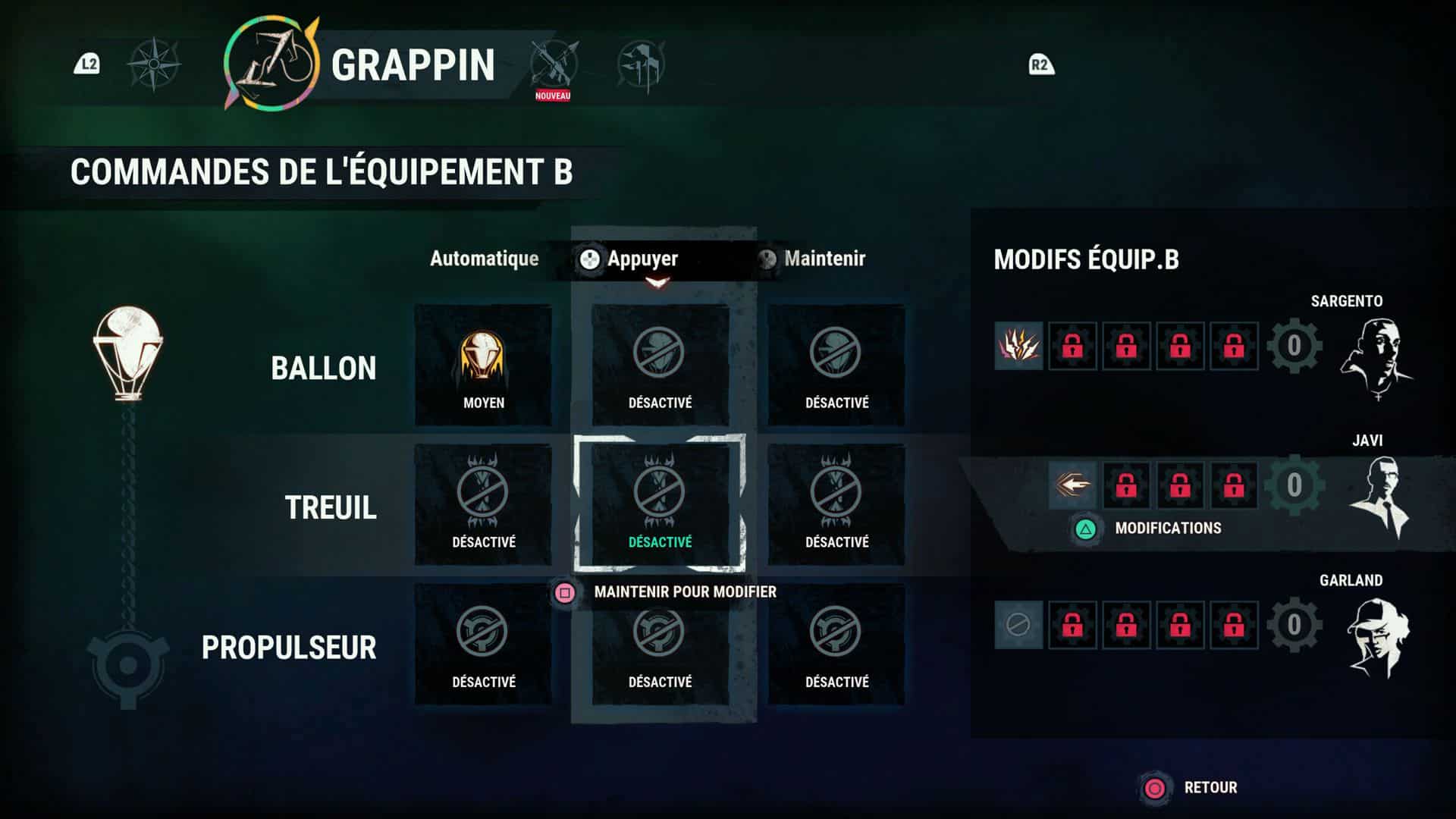This screenshot has height=819, width=1456.
Task: Choose the Sargento character portrait
Action: pyautogui.click(x=1375, y=356)
